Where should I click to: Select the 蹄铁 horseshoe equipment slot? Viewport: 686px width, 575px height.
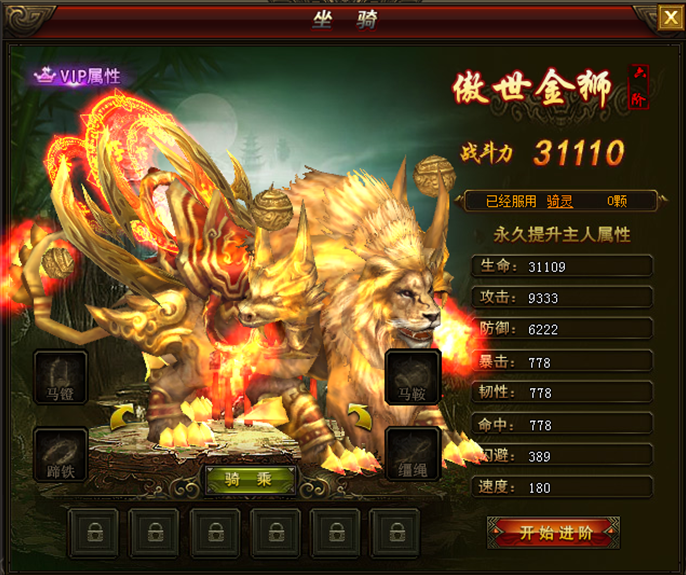(61, 454)
